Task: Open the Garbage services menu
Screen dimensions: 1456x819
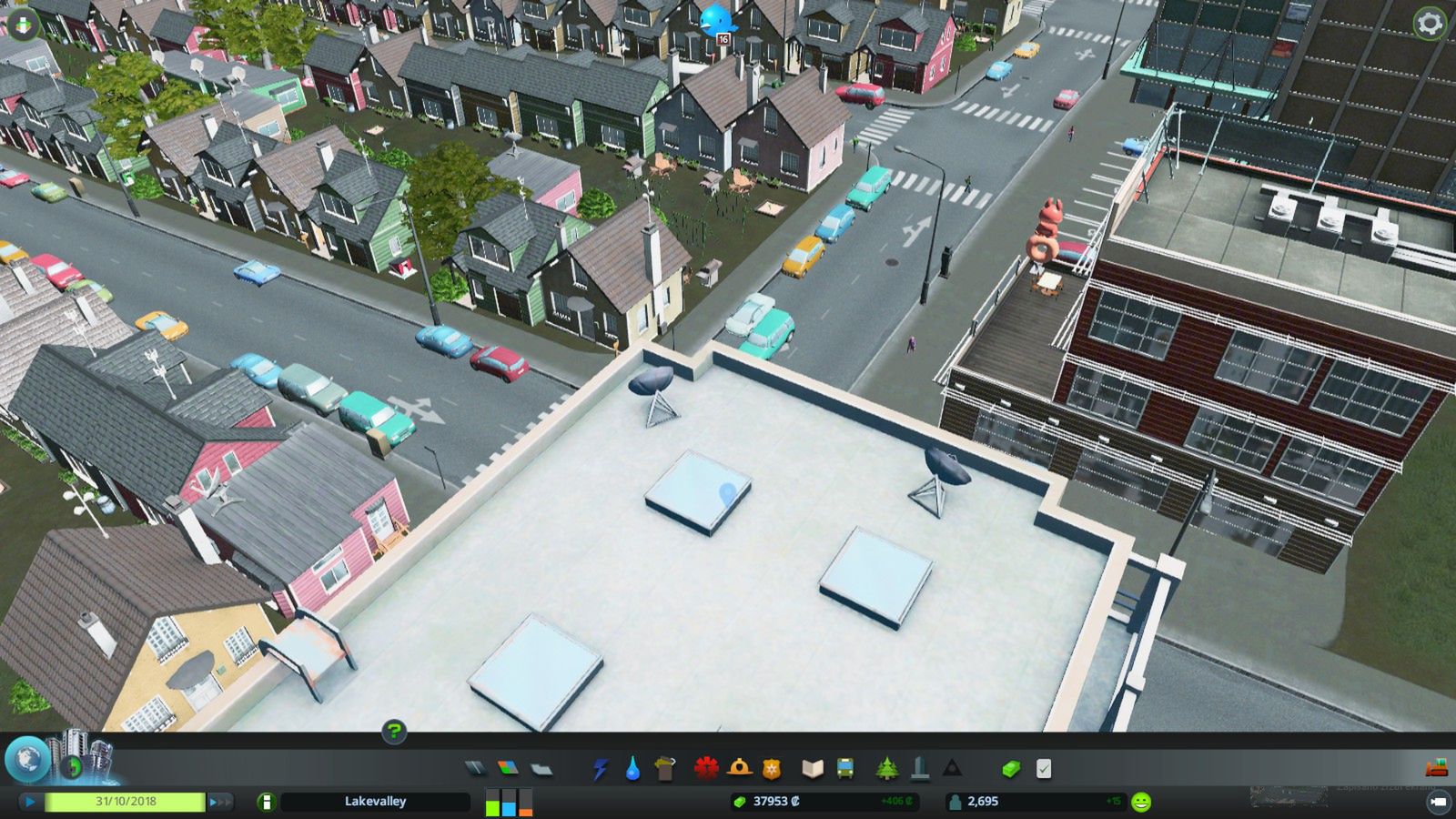Action: 665,769
